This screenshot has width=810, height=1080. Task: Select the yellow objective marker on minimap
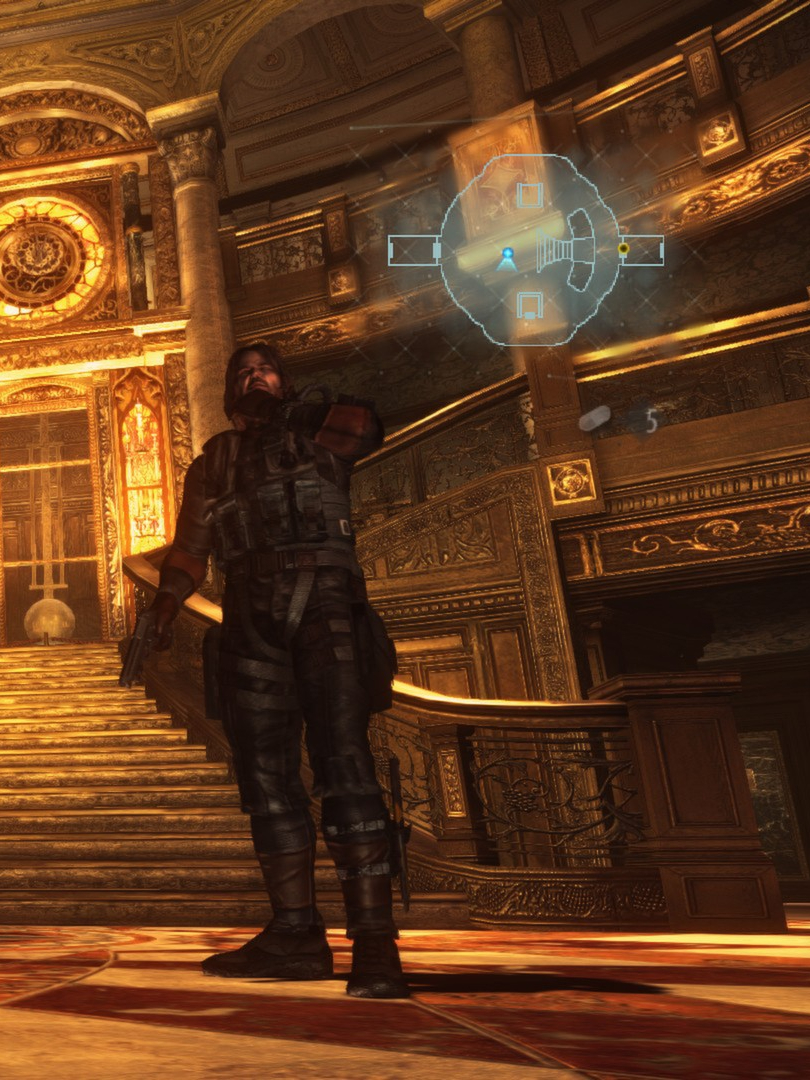[x=624, y=248]
